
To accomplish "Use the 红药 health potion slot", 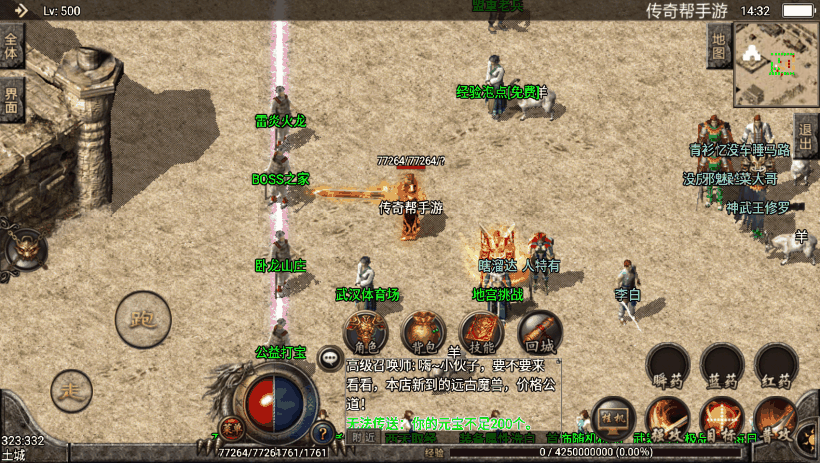I will tap(777, 366).
